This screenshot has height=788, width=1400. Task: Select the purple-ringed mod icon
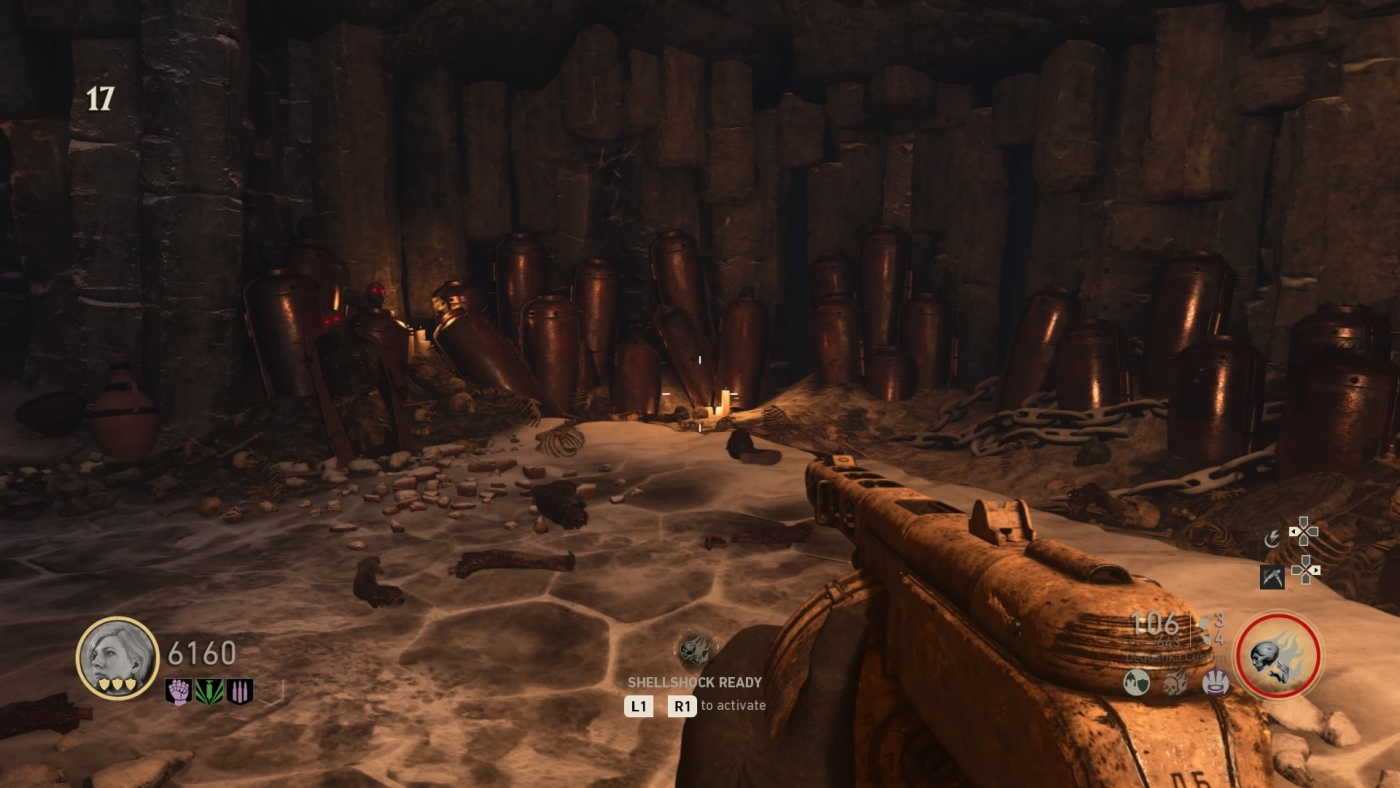(1214, 683)
